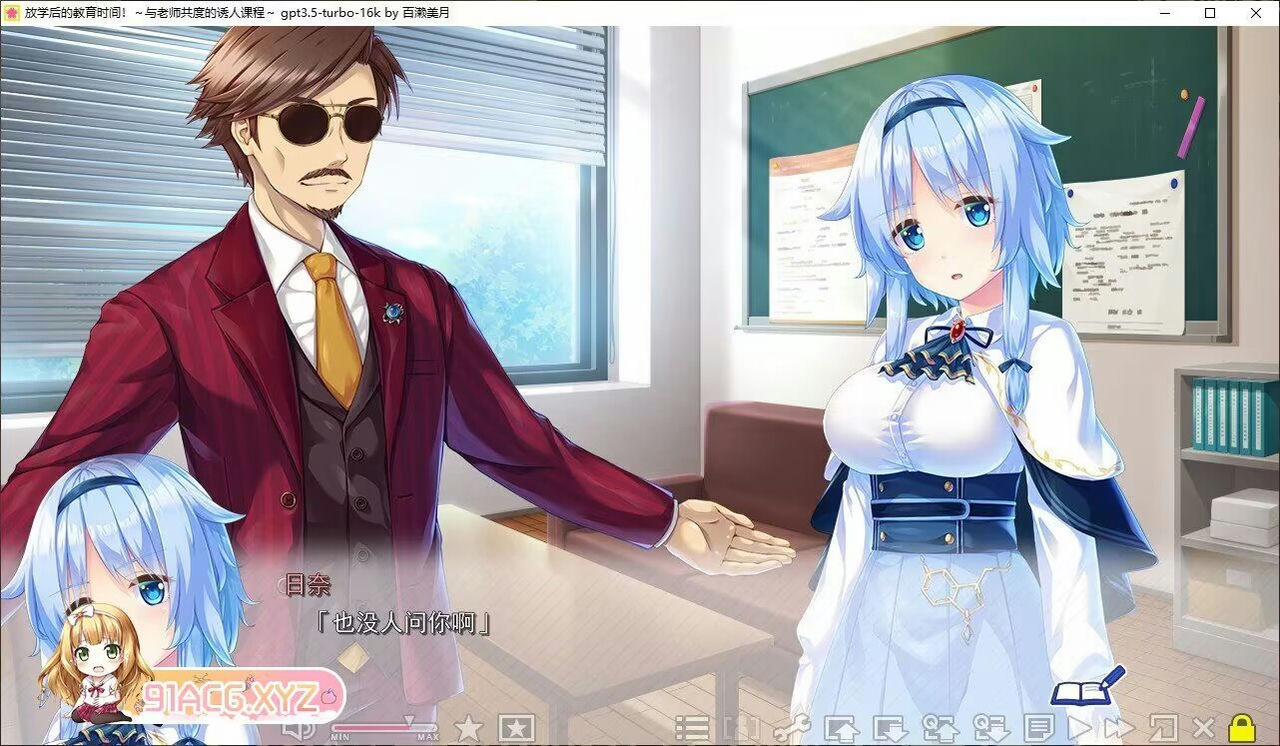Viewport: 1280px width, 746px height.
Task: Toggle the yellow padlock lock
Action: [x=1241, y=727]
